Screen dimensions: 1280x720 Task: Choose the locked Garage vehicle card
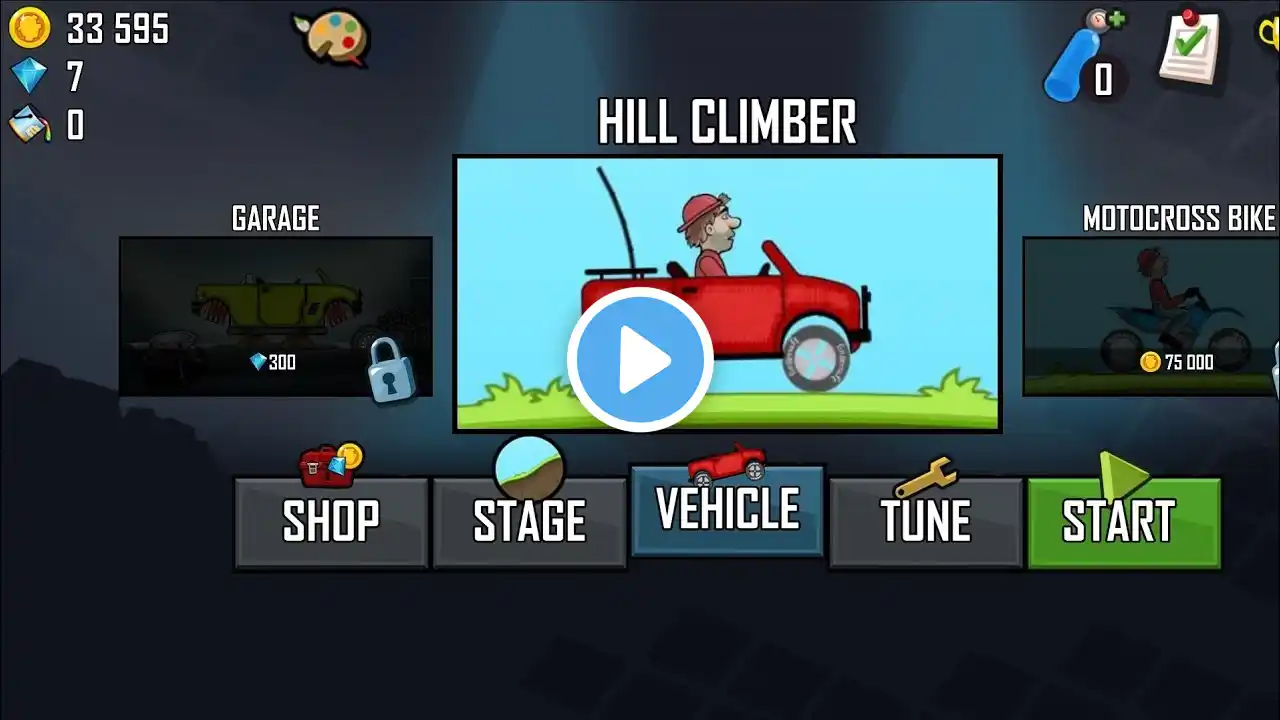click(x=276, y=316)
